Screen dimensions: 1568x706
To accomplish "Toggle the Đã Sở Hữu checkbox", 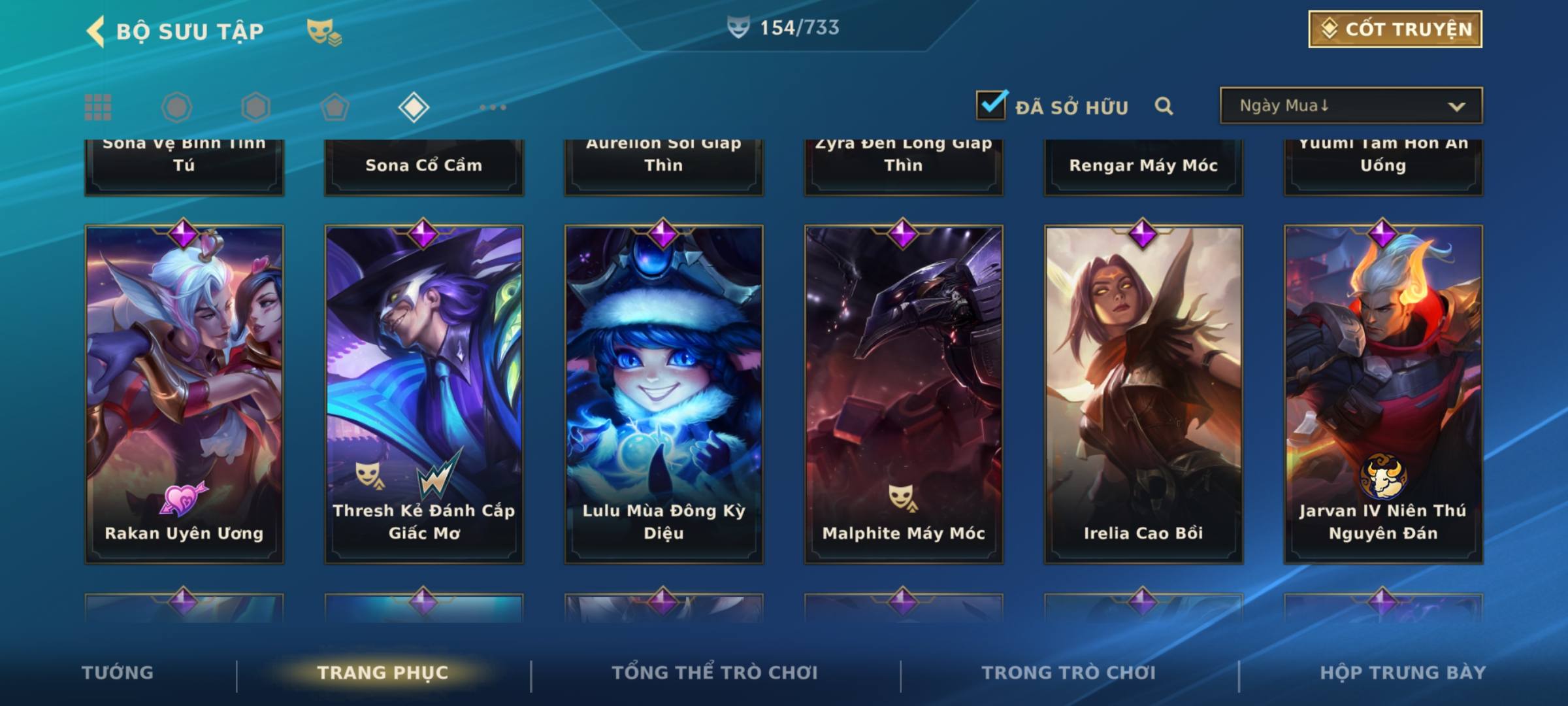I will (991, 105).
